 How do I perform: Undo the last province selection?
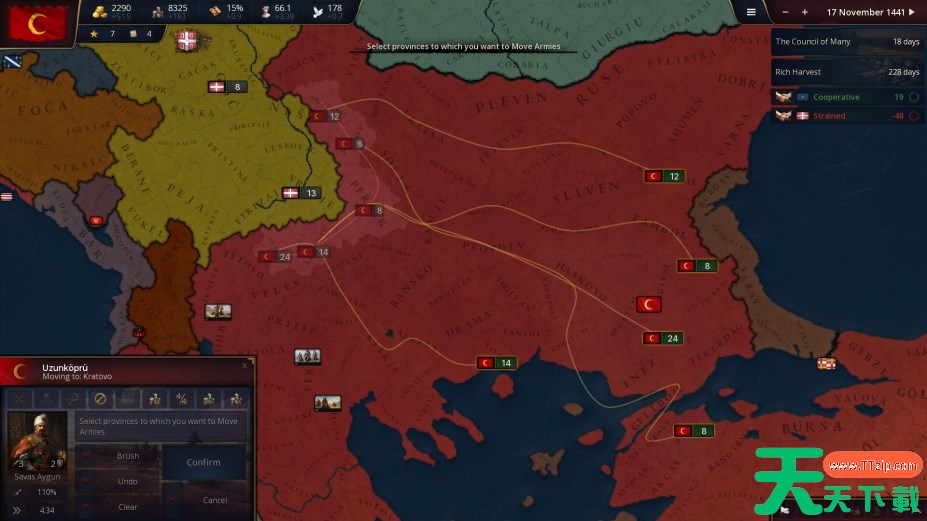(x=128, y=481)
